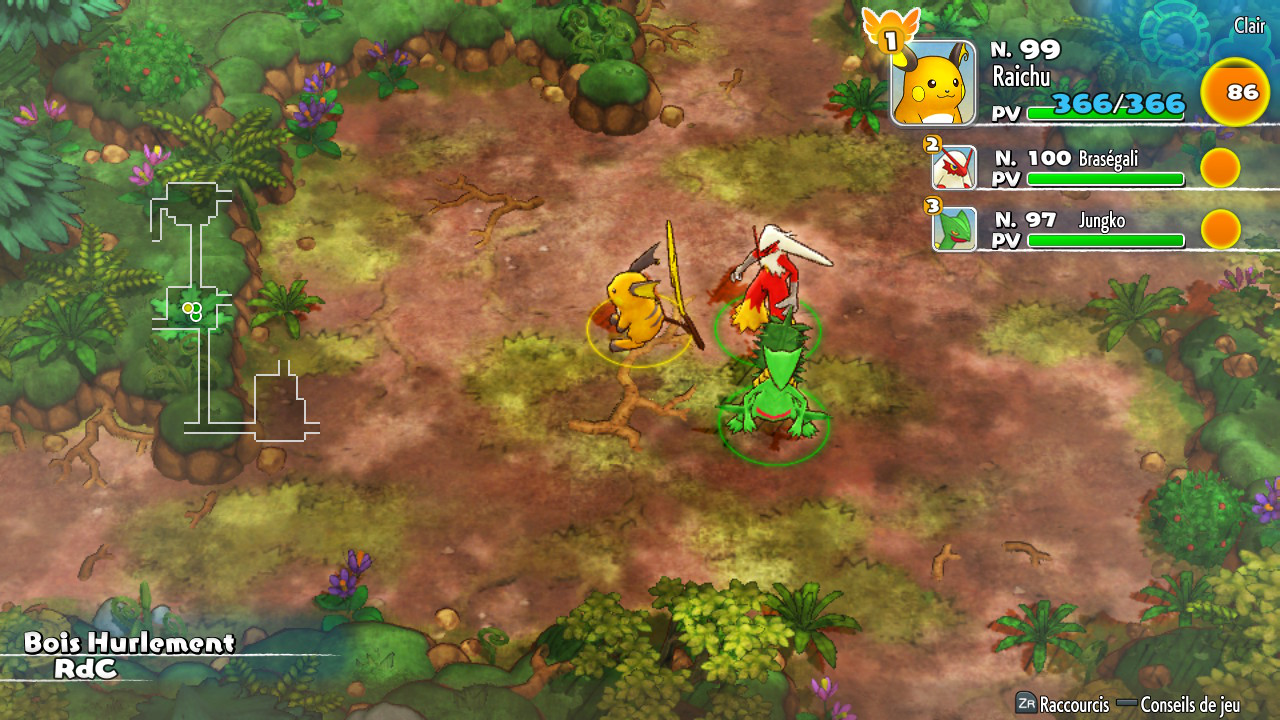Open the Raccourcis shortcuts

pyautogui.click(x=1063, y=704)
